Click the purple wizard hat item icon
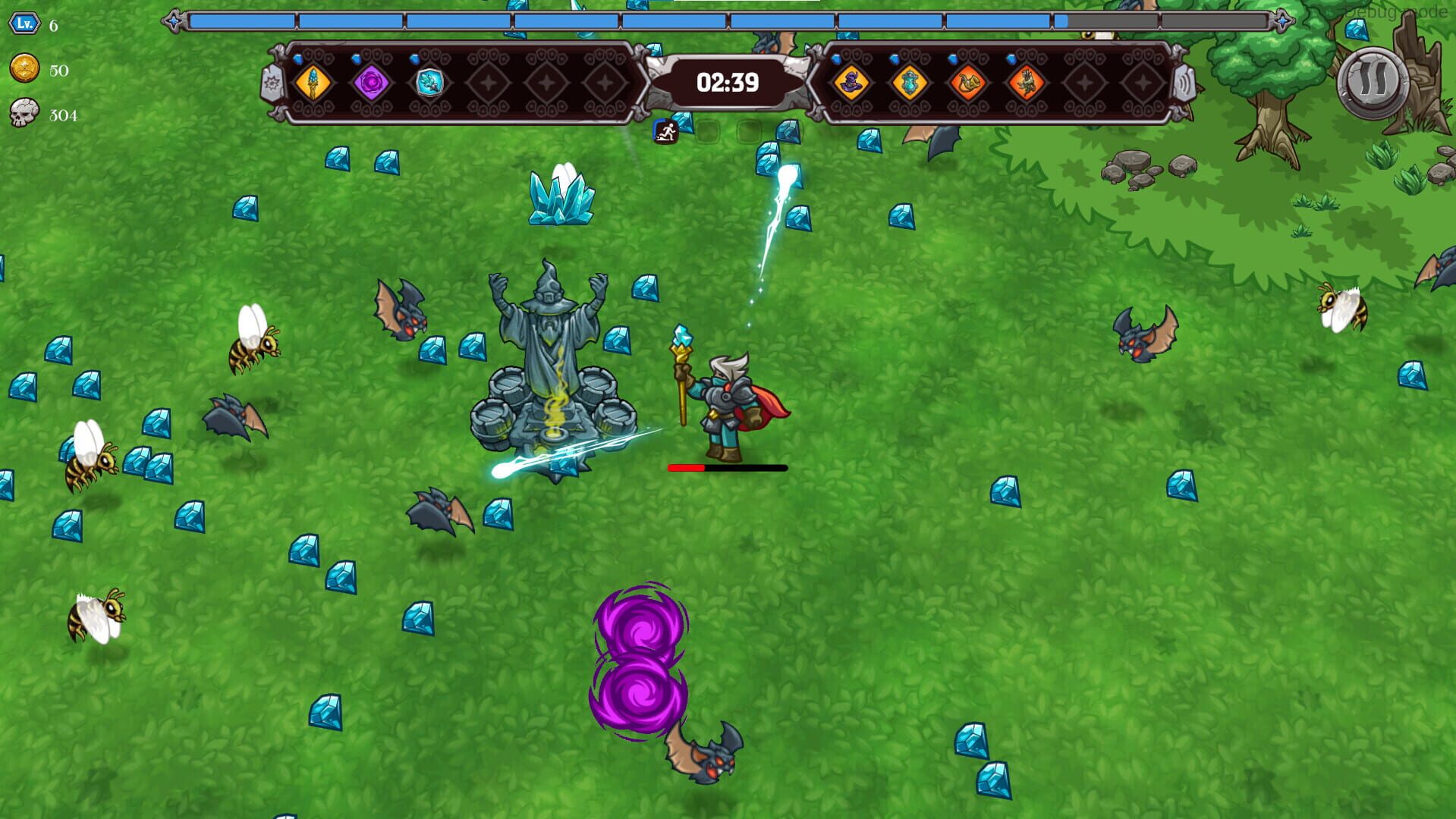 (x=852, y=83)
